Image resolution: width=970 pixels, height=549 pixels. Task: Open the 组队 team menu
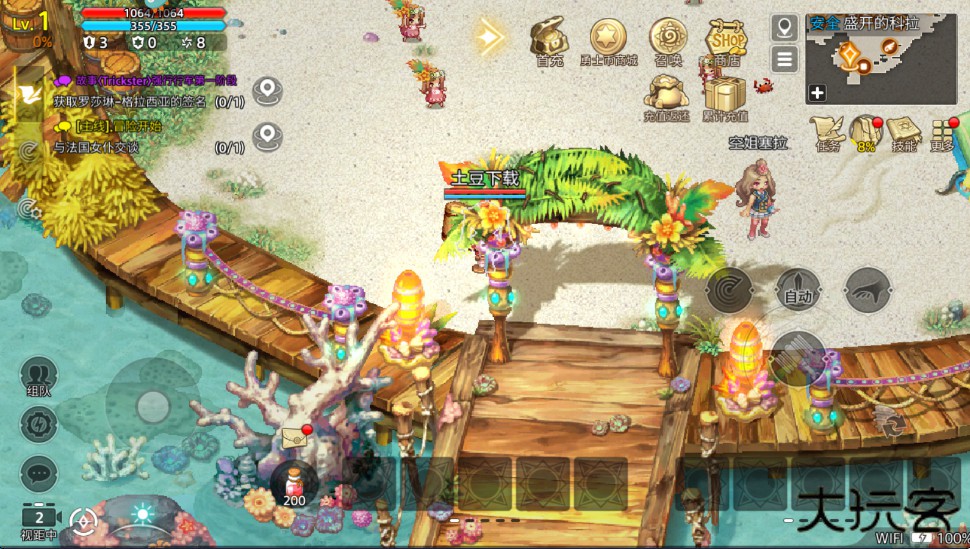pos(39,376)
